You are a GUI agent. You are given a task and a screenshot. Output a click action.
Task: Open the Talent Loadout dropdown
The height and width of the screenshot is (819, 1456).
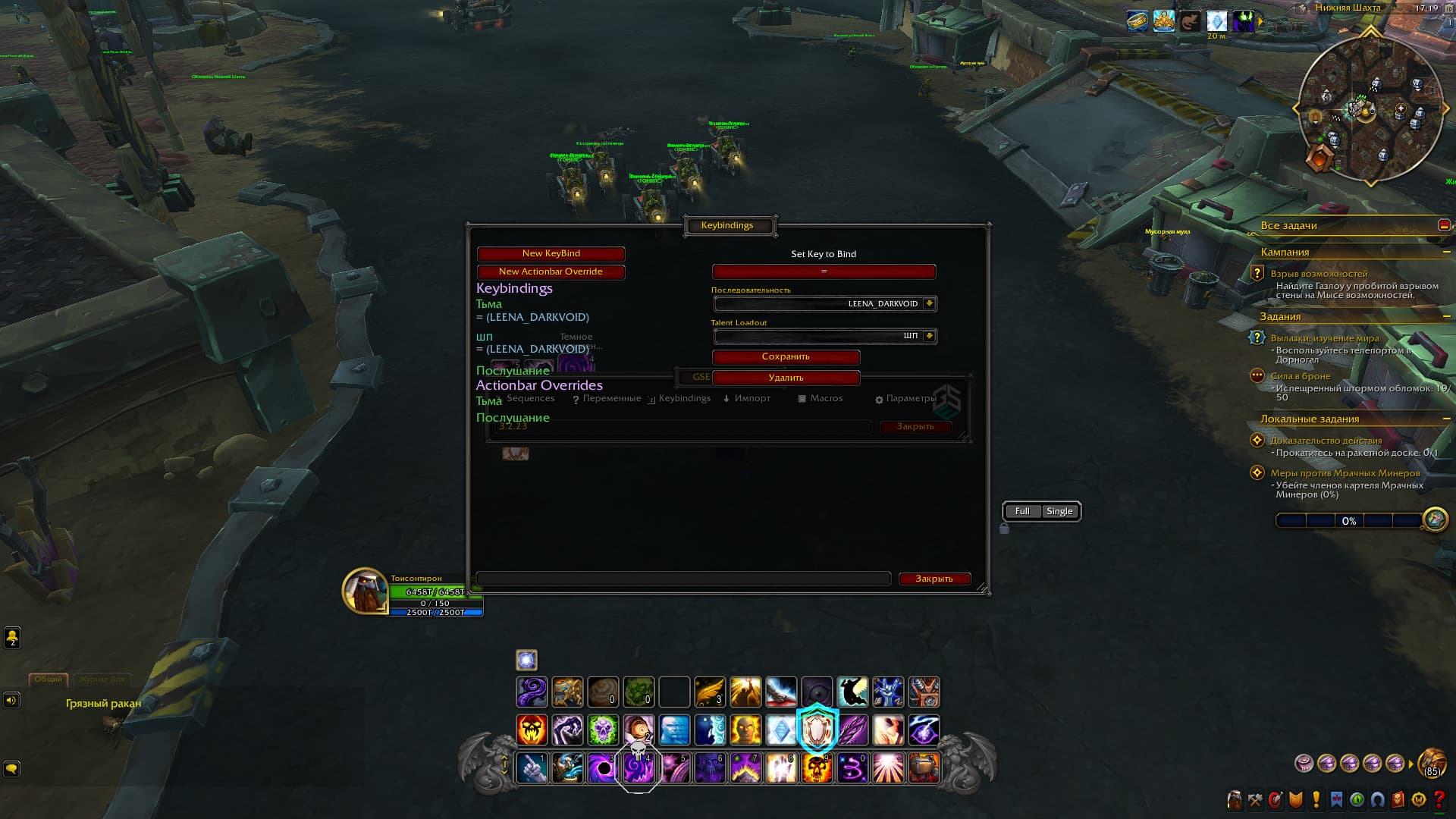coord(929,336)
